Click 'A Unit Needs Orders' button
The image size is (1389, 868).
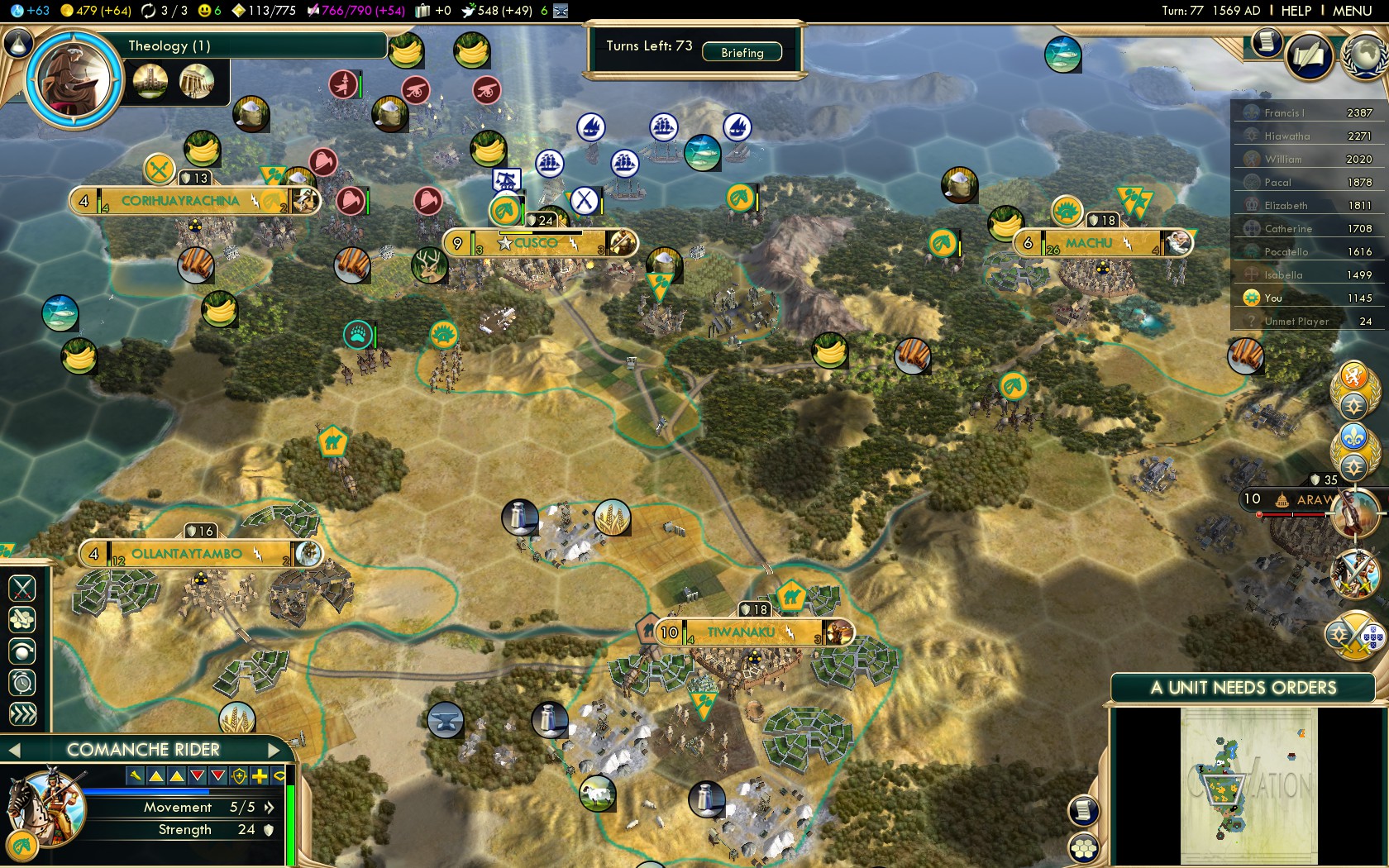1243,688
